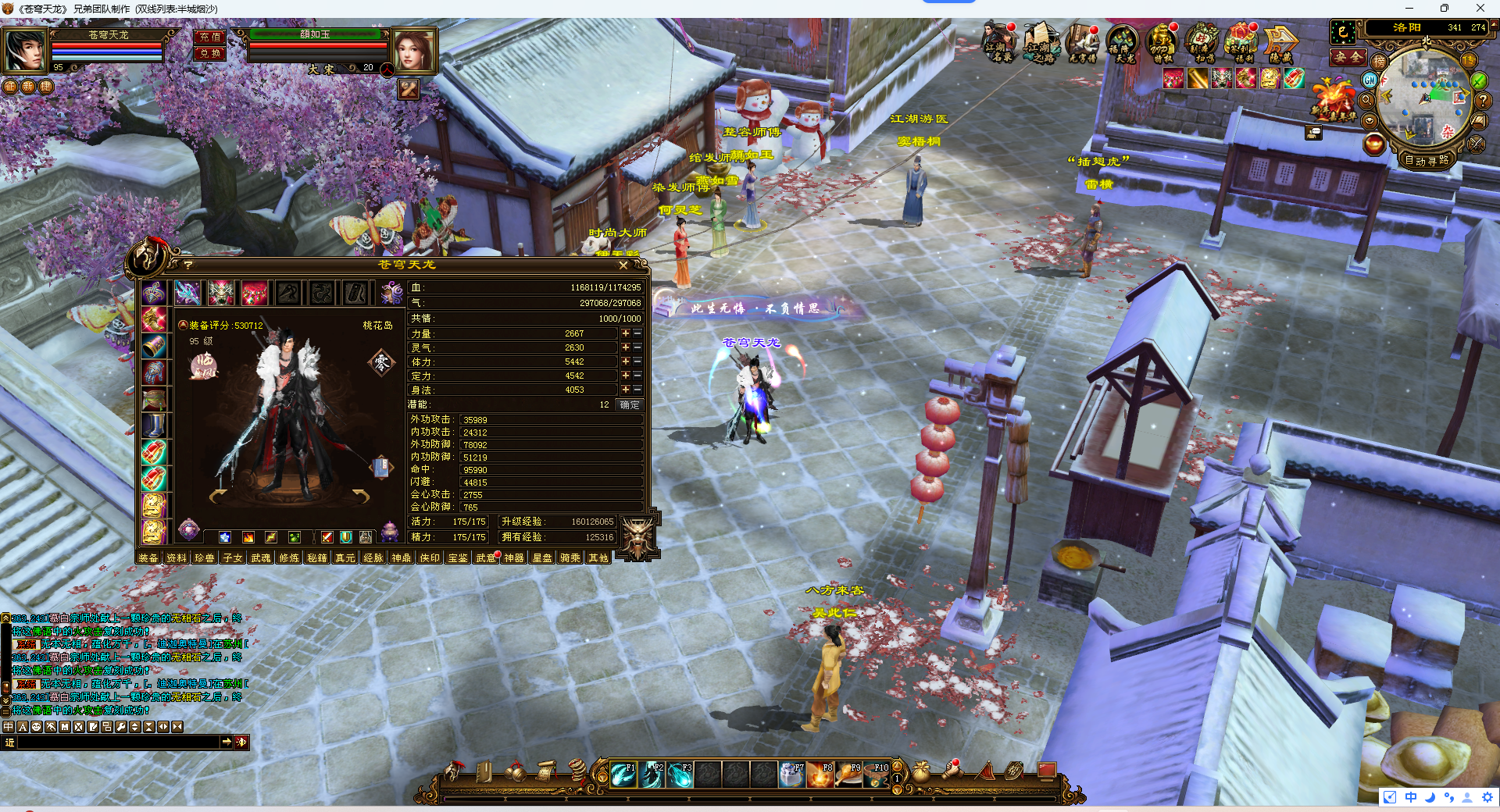The image size is (1500, 812).
Task: Open the 江湖名录 icon
Action: (998, 42)
